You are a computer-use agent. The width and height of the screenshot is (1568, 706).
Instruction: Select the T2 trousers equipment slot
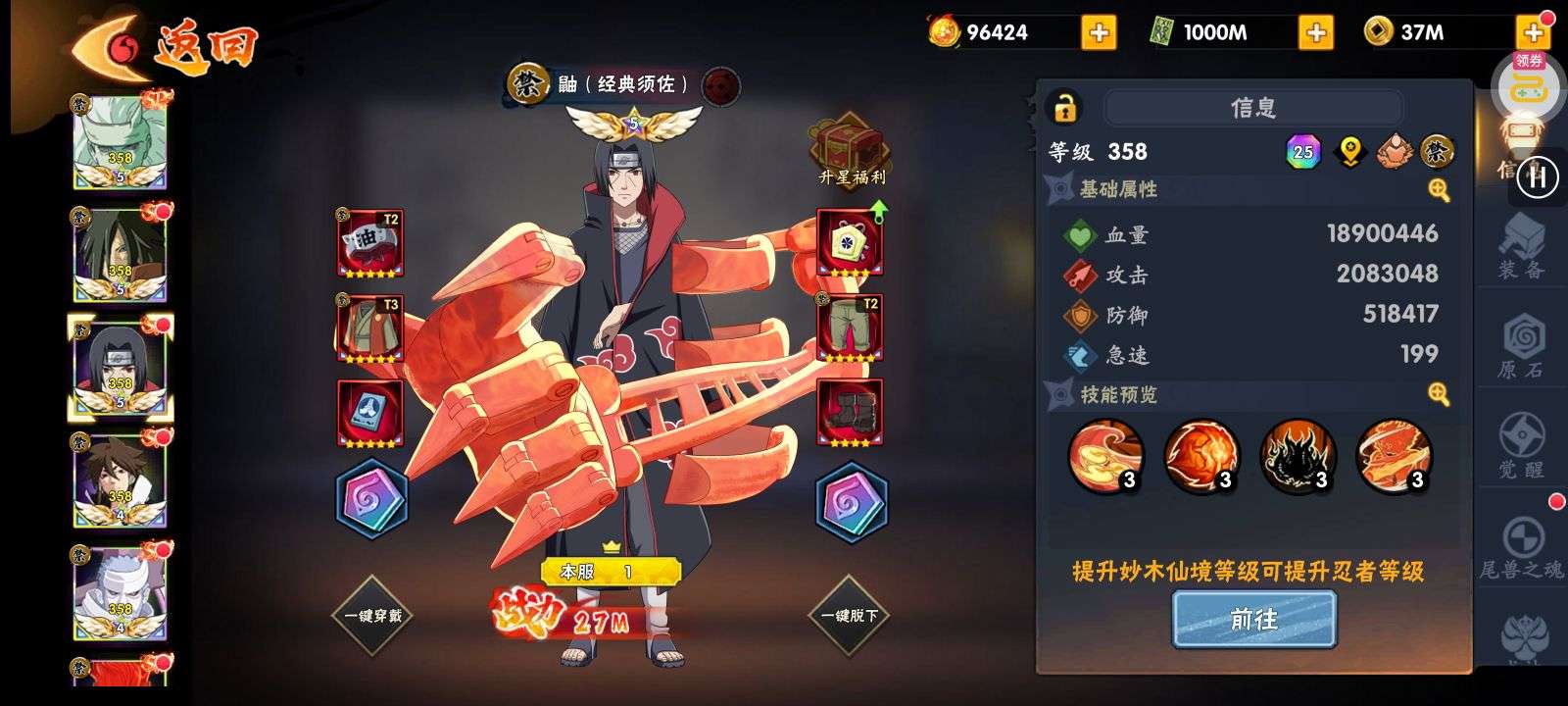(x=850, y=328)
